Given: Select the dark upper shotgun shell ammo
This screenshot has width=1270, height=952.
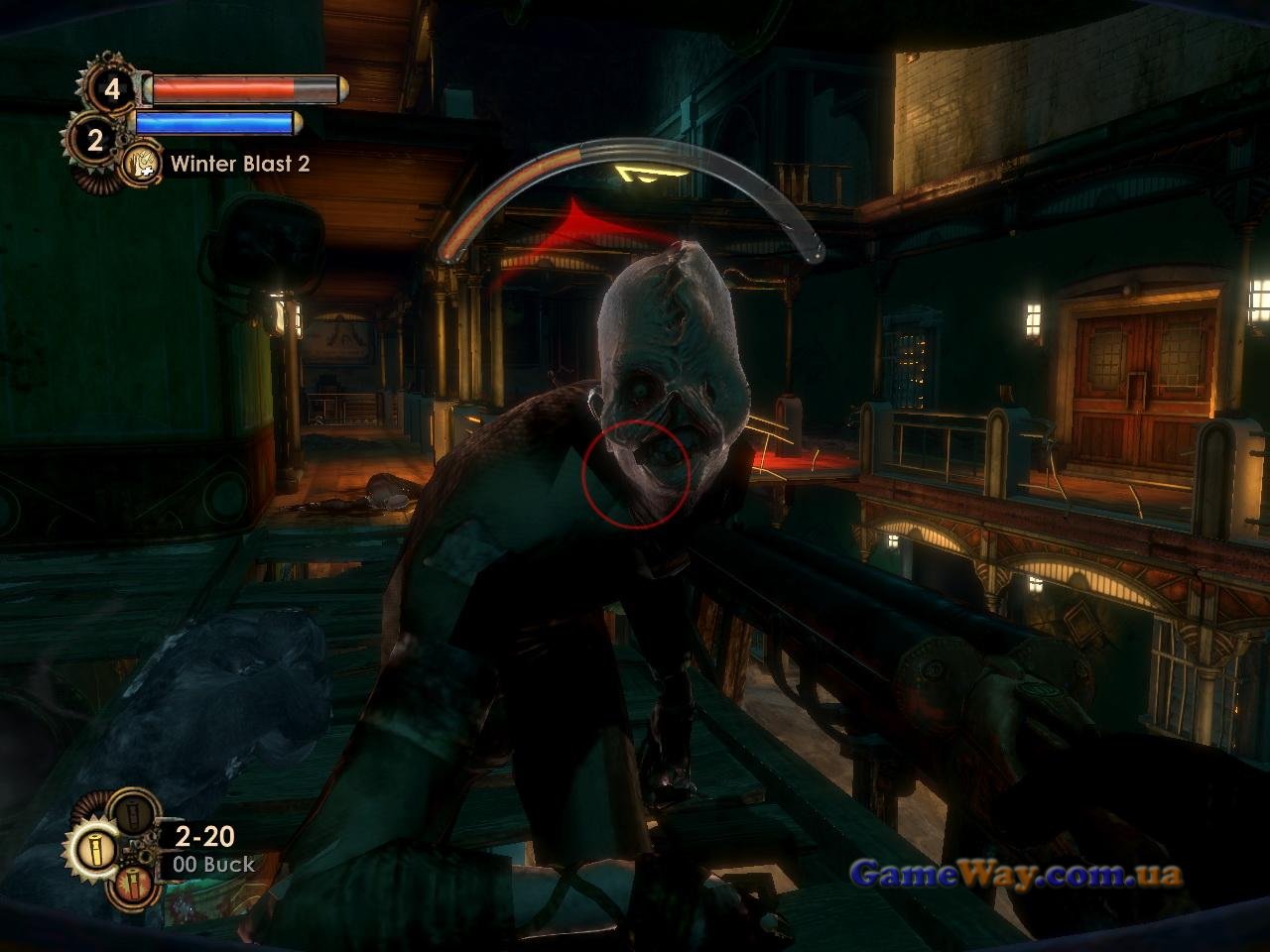Looking at the screenshot, I should [x=133, y=815].
